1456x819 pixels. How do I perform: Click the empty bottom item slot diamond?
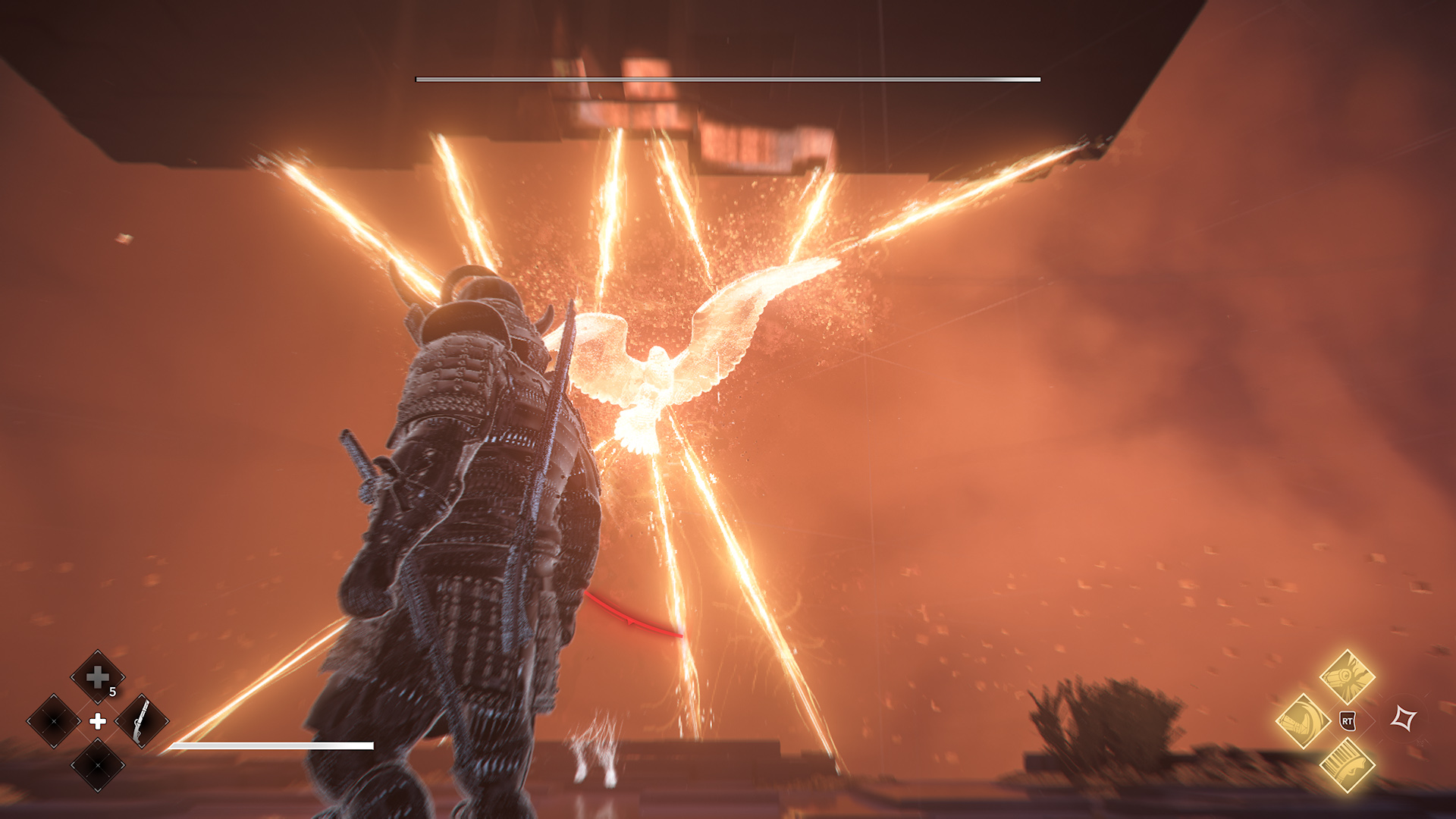97,765
